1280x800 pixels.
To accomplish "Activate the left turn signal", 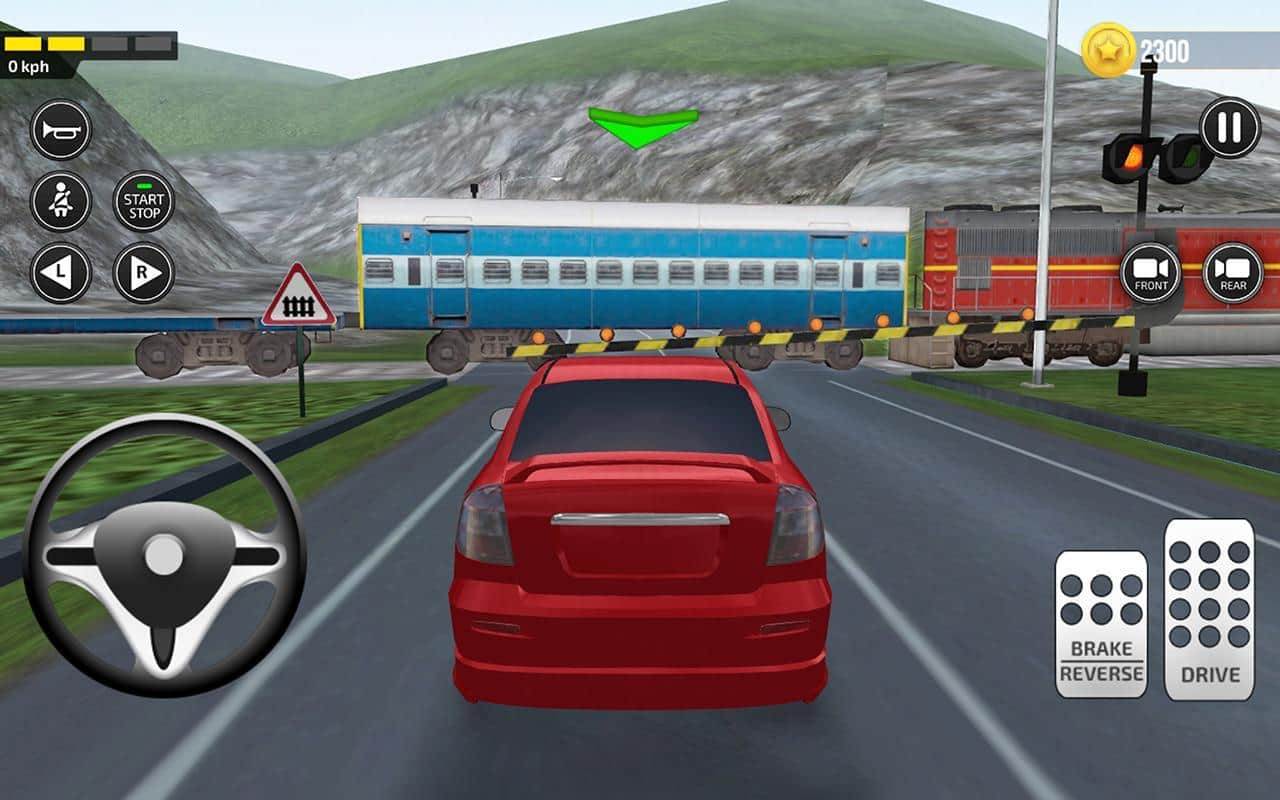I will [x=58, y=272].
